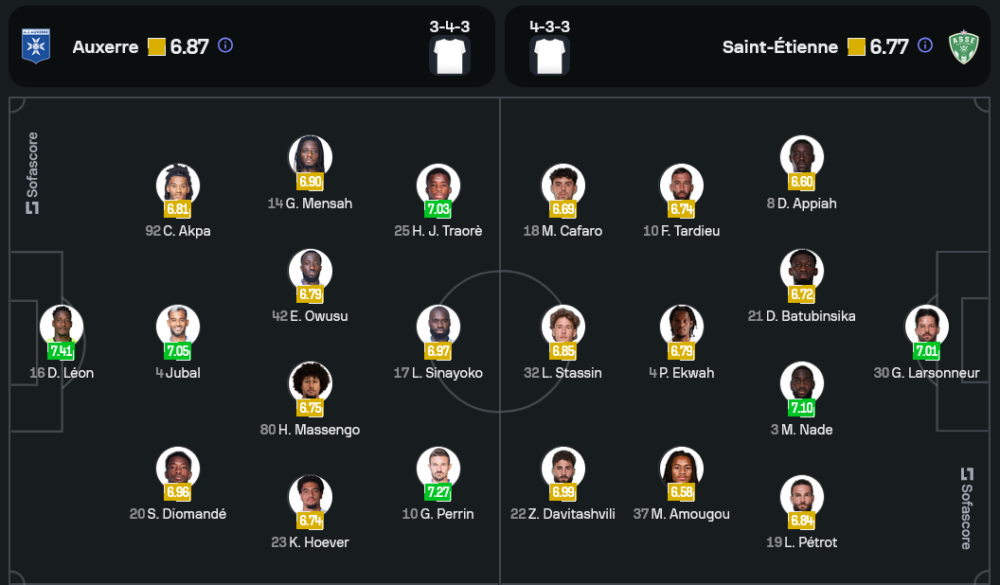
Task: Open K. Hoever's player card
Action: tap(310, 497)
